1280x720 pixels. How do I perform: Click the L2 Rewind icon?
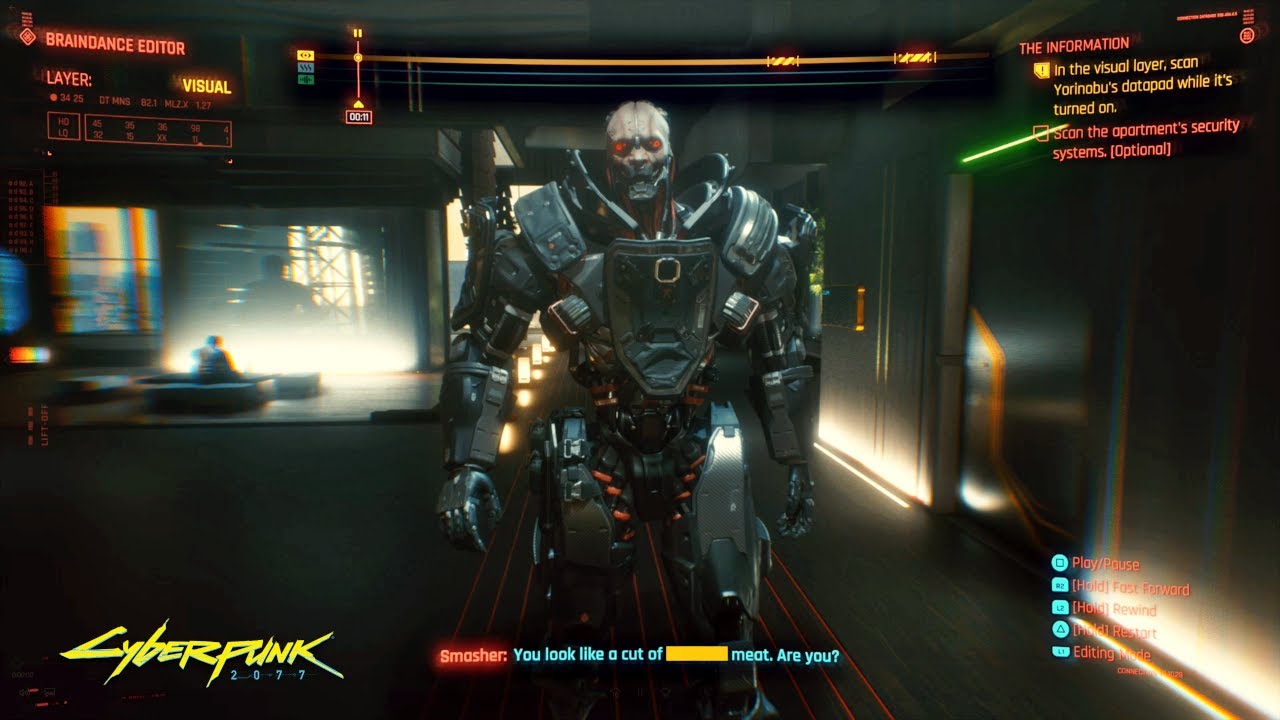(x=1060, y=608)
